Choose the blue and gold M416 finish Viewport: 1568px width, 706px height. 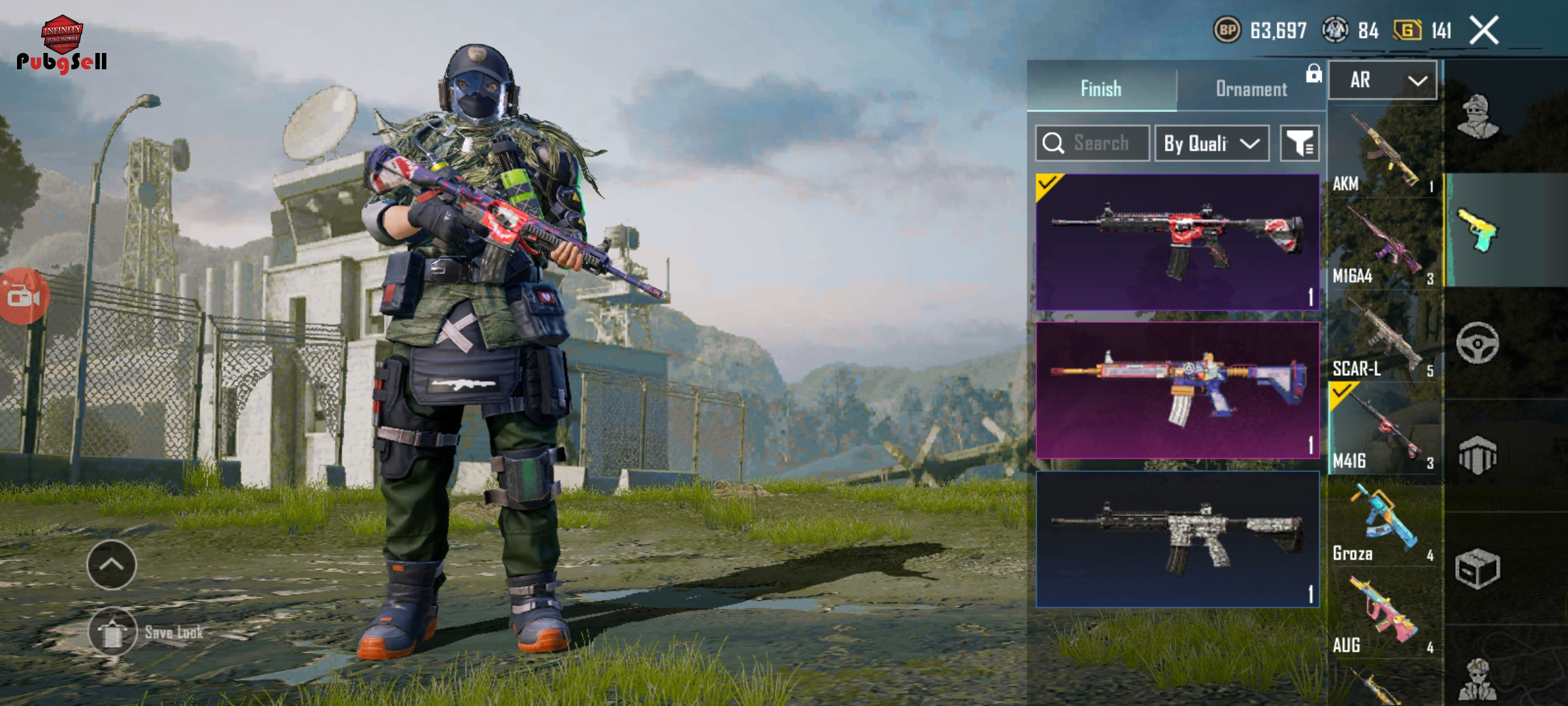click(1177, 390)
